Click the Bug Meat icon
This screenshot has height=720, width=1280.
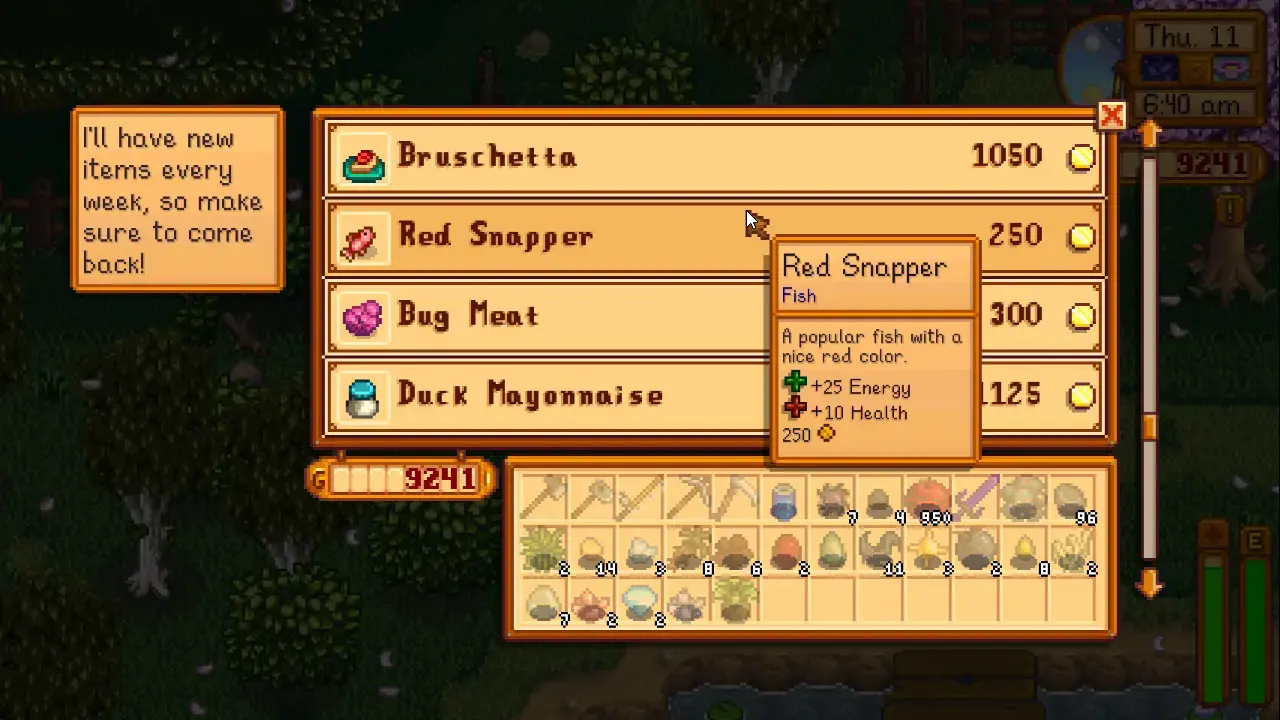coord(361,316)
